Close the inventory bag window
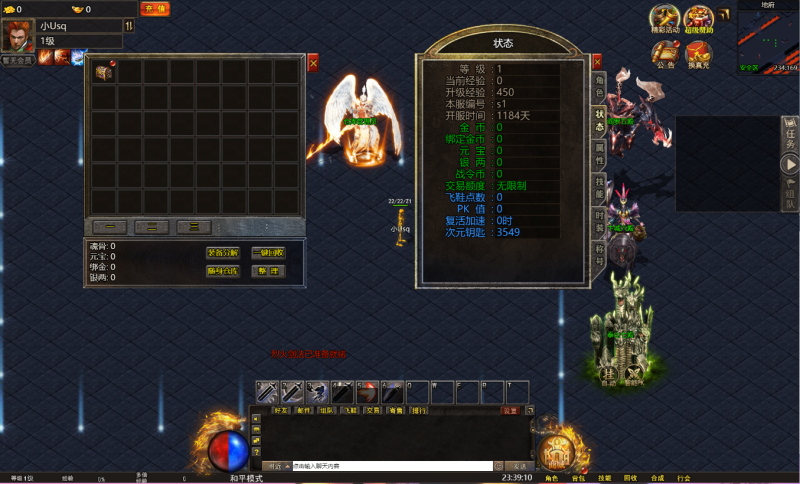 313,63
